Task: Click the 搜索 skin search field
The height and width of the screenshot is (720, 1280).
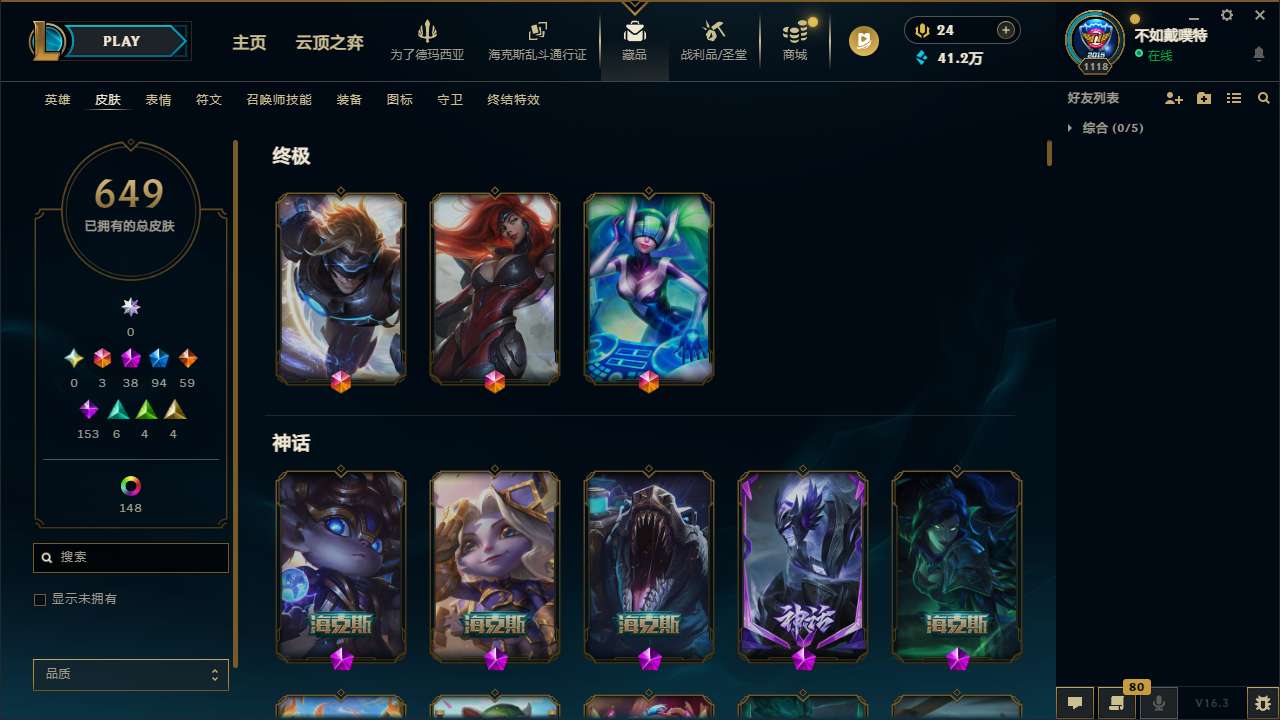Action: (130, 557)
